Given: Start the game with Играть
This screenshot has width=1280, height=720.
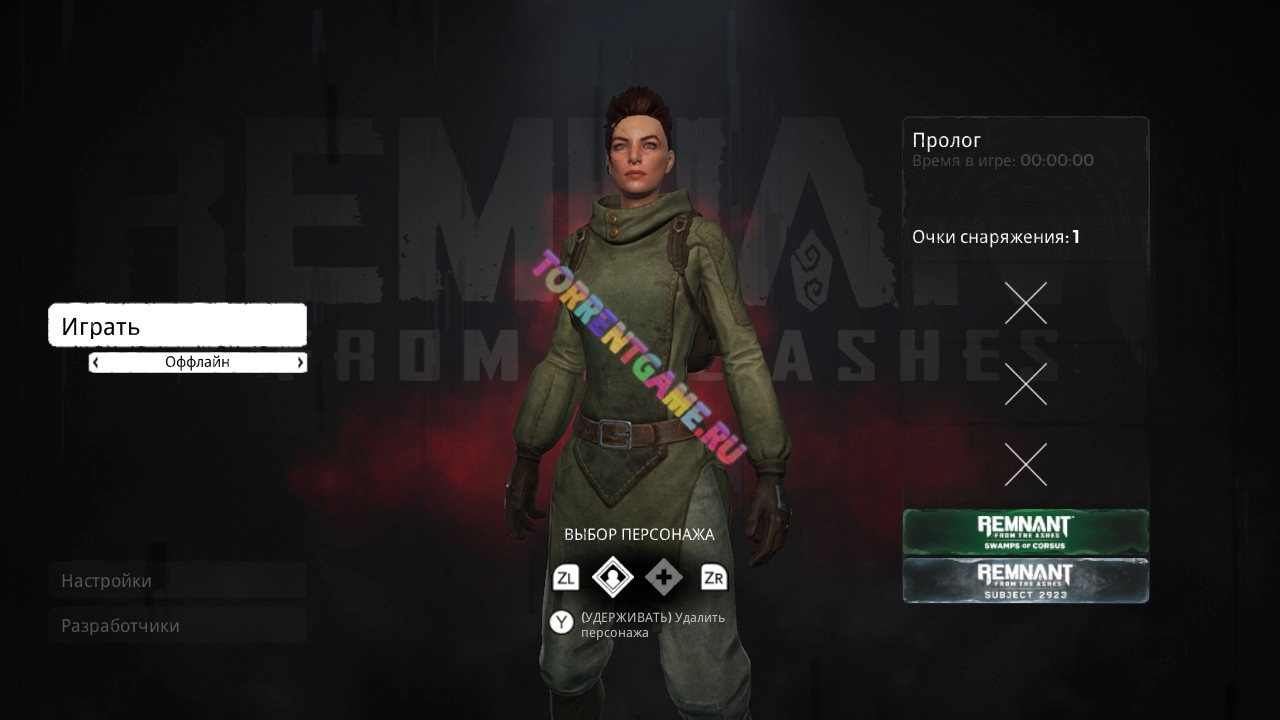Looking at the screenshot, I should point(177,326).
